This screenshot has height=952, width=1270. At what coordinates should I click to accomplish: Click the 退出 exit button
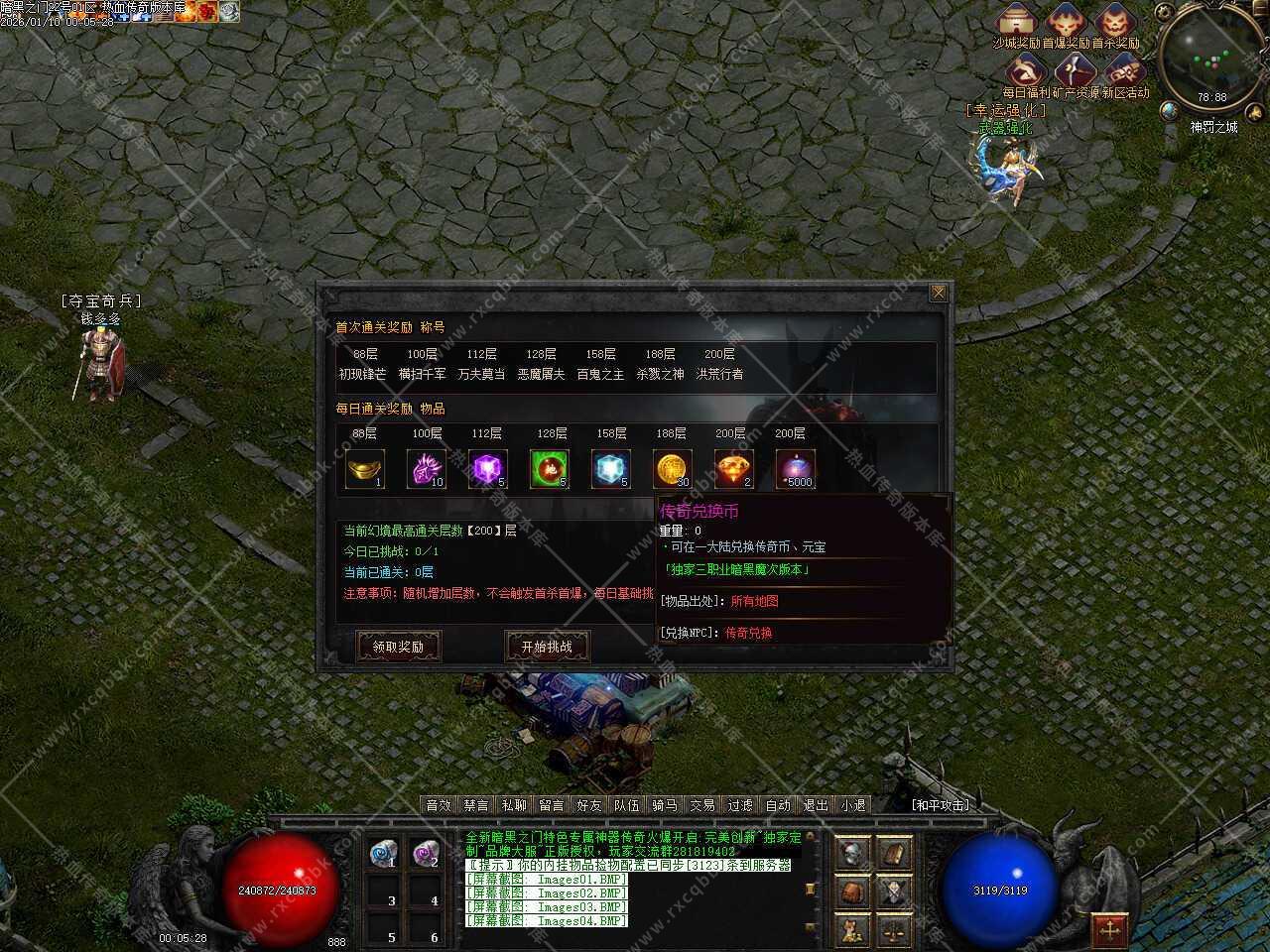click(816, 805)
